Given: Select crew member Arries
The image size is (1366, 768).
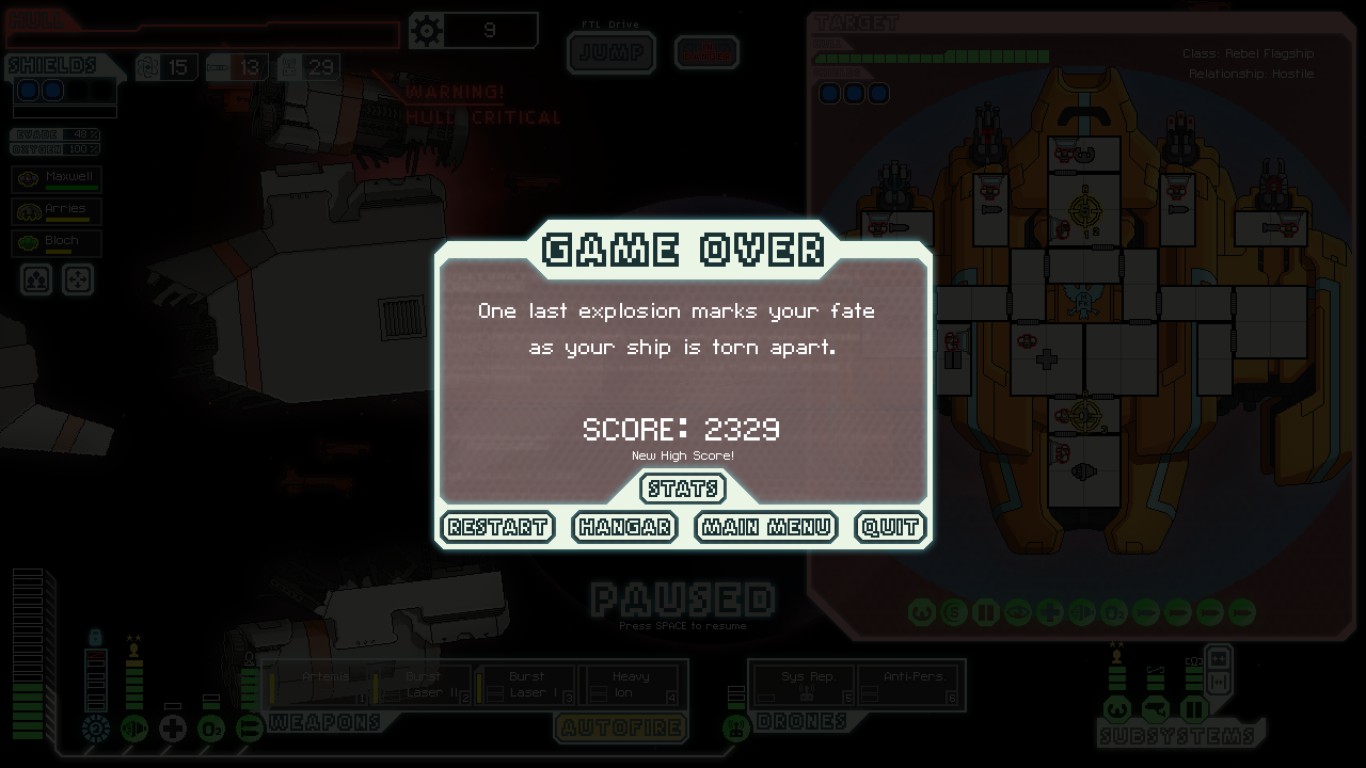Looking at the screenshot, I should click(x=58, y=211).
